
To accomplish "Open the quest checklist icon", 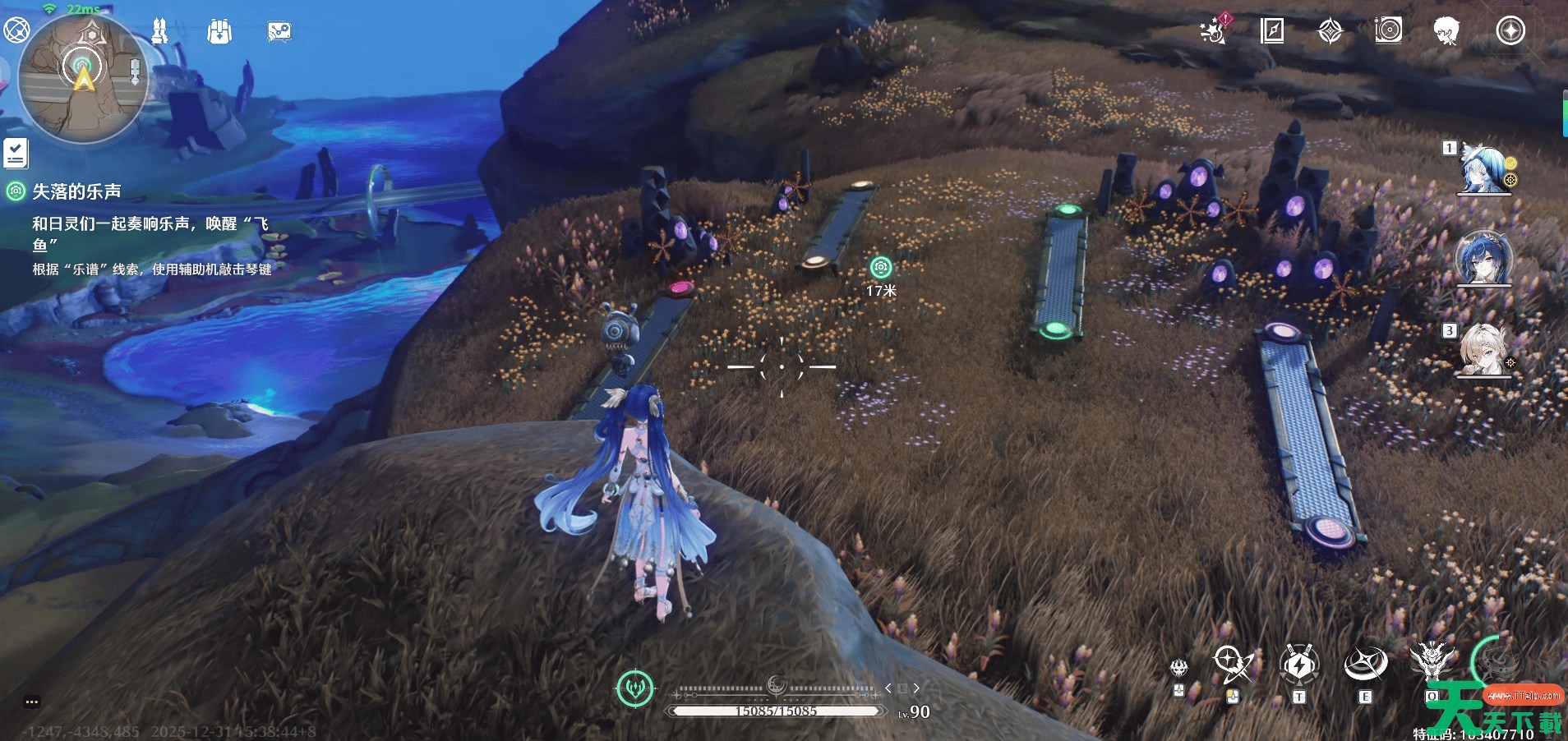I will pyautogui.click(x=16, y=153).
